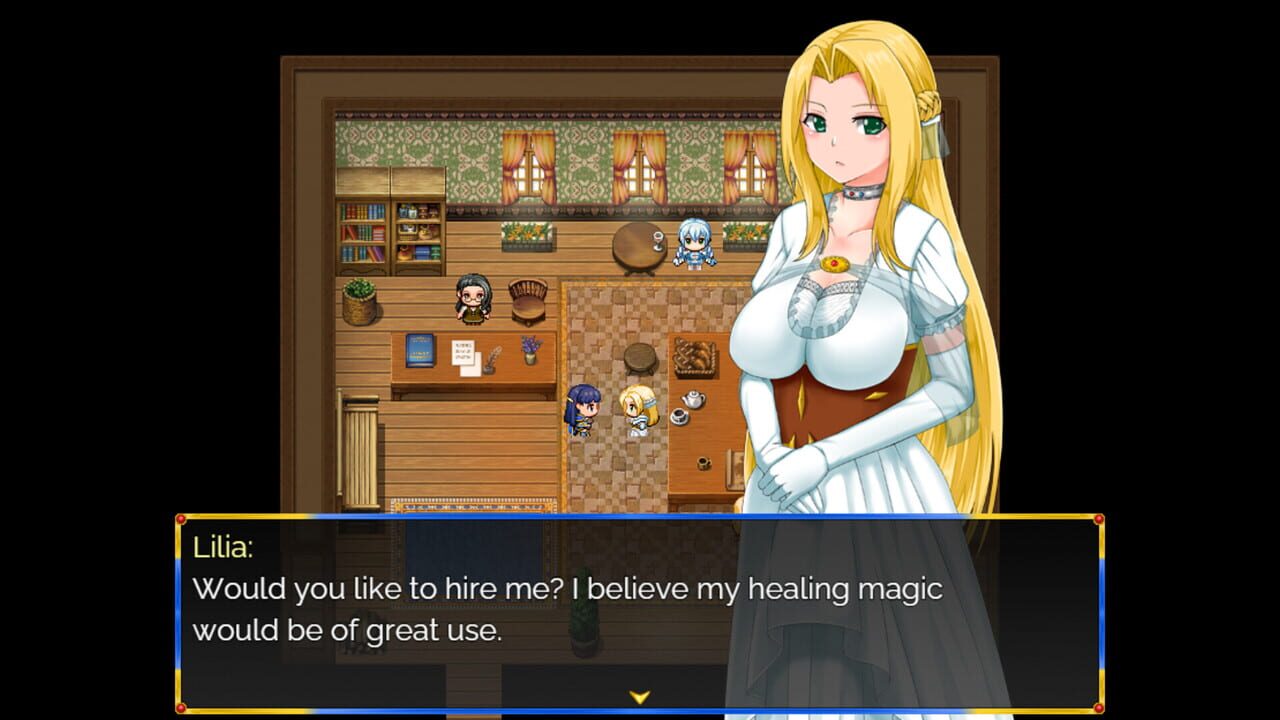Click the blue book on the counter desk
This screenshot has width=1280, height=720.
[x=420, y=349]
